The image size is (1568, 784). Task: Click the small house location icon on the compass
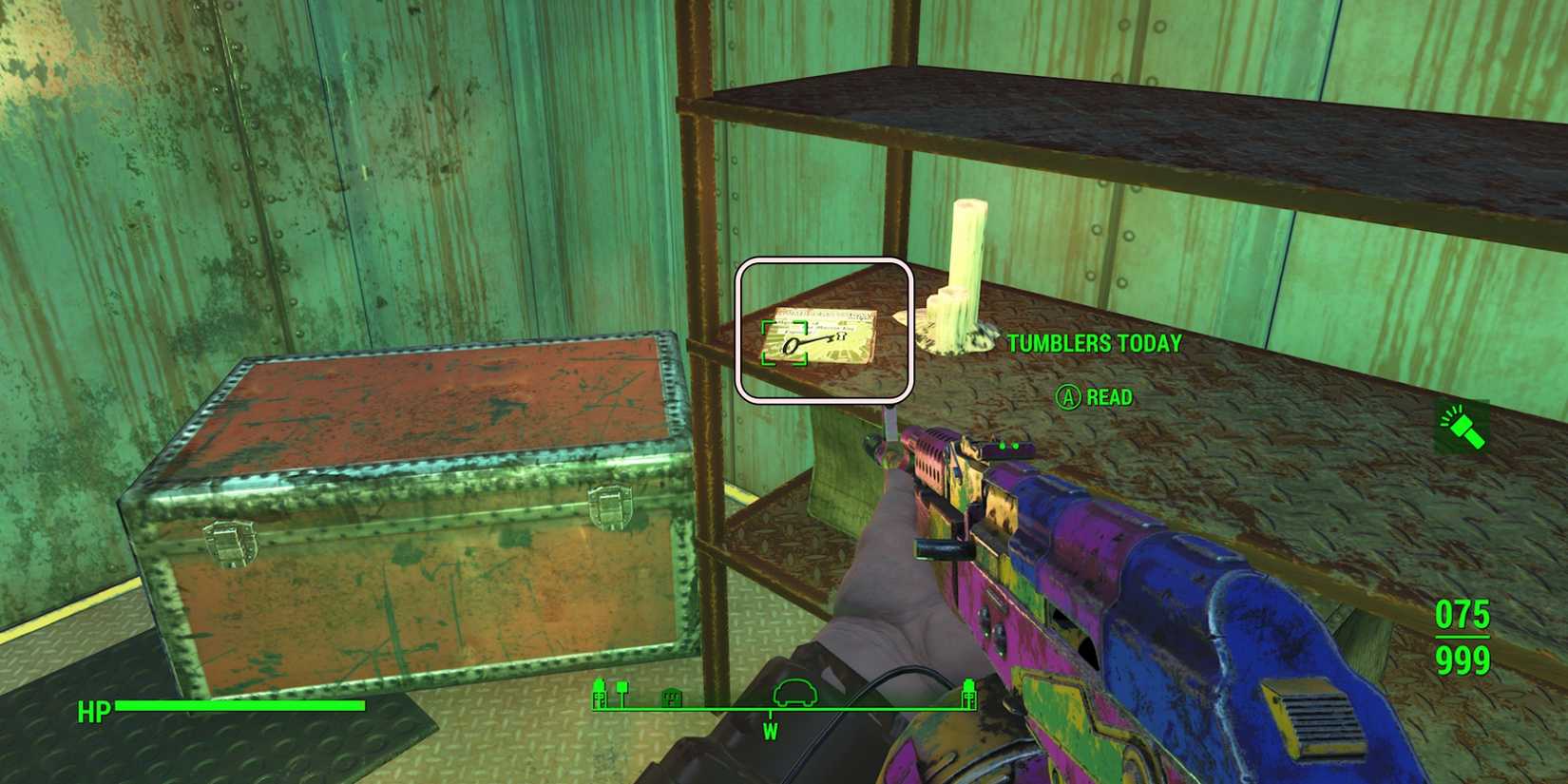[x=672, y=698]
